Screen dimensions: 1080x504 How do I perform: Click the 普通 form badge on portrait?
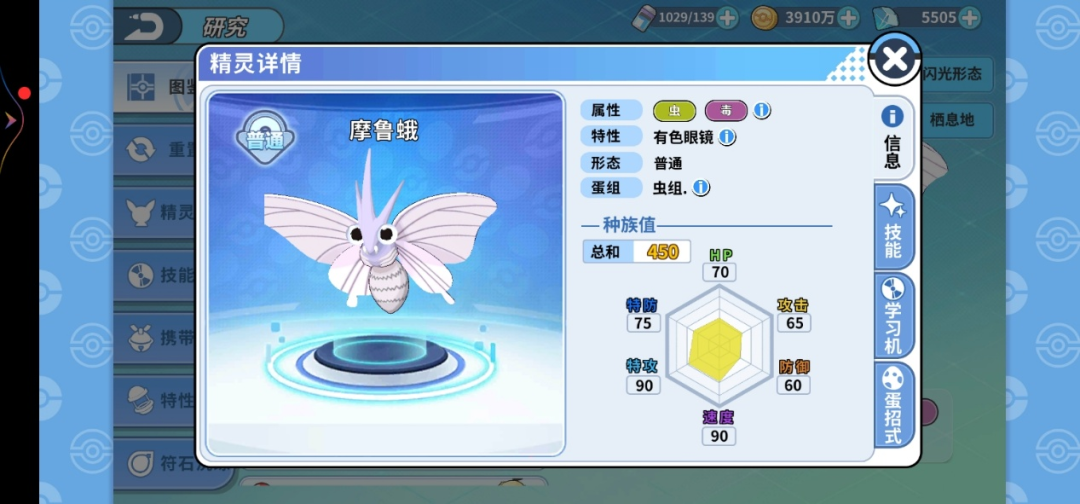pos(264,139)
